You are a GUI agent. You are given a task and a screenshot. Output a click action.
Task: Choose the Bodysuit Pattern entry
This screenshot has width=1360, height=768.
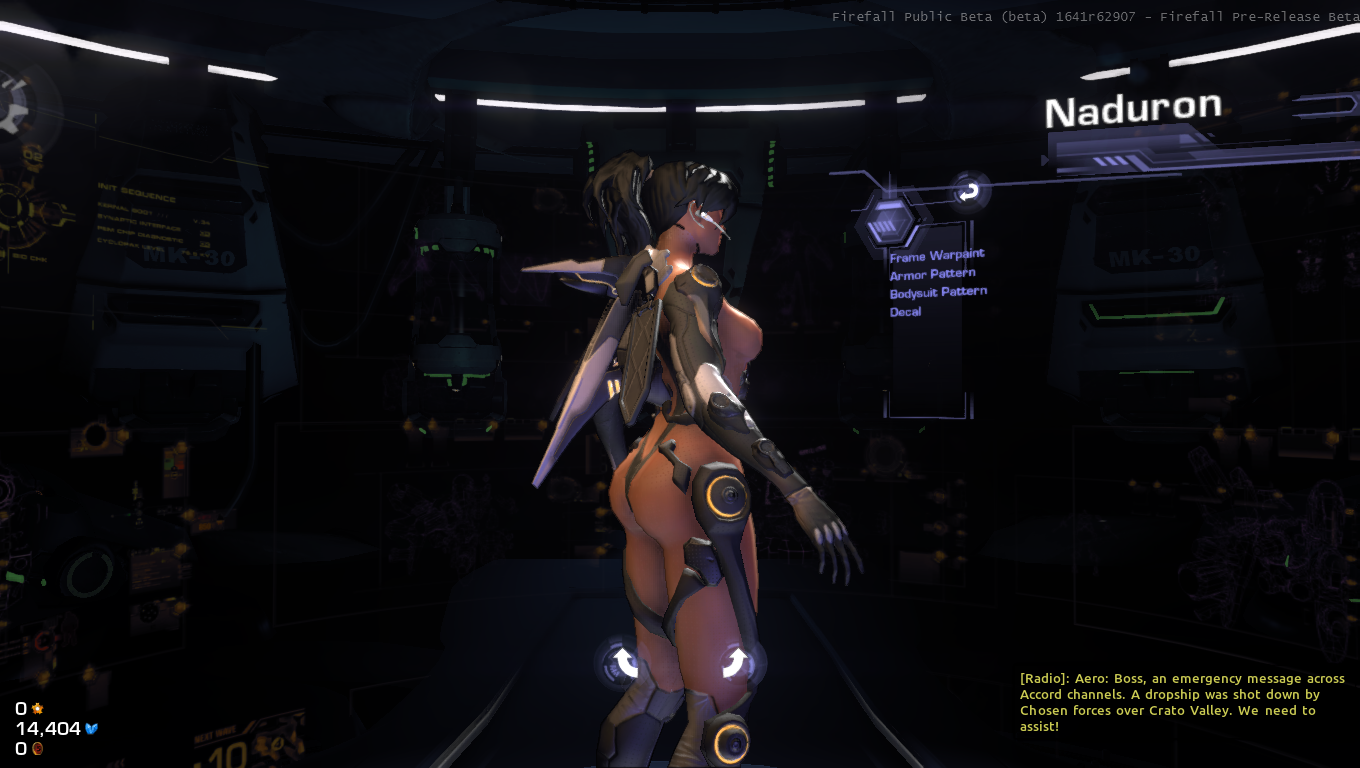point(938,292)
